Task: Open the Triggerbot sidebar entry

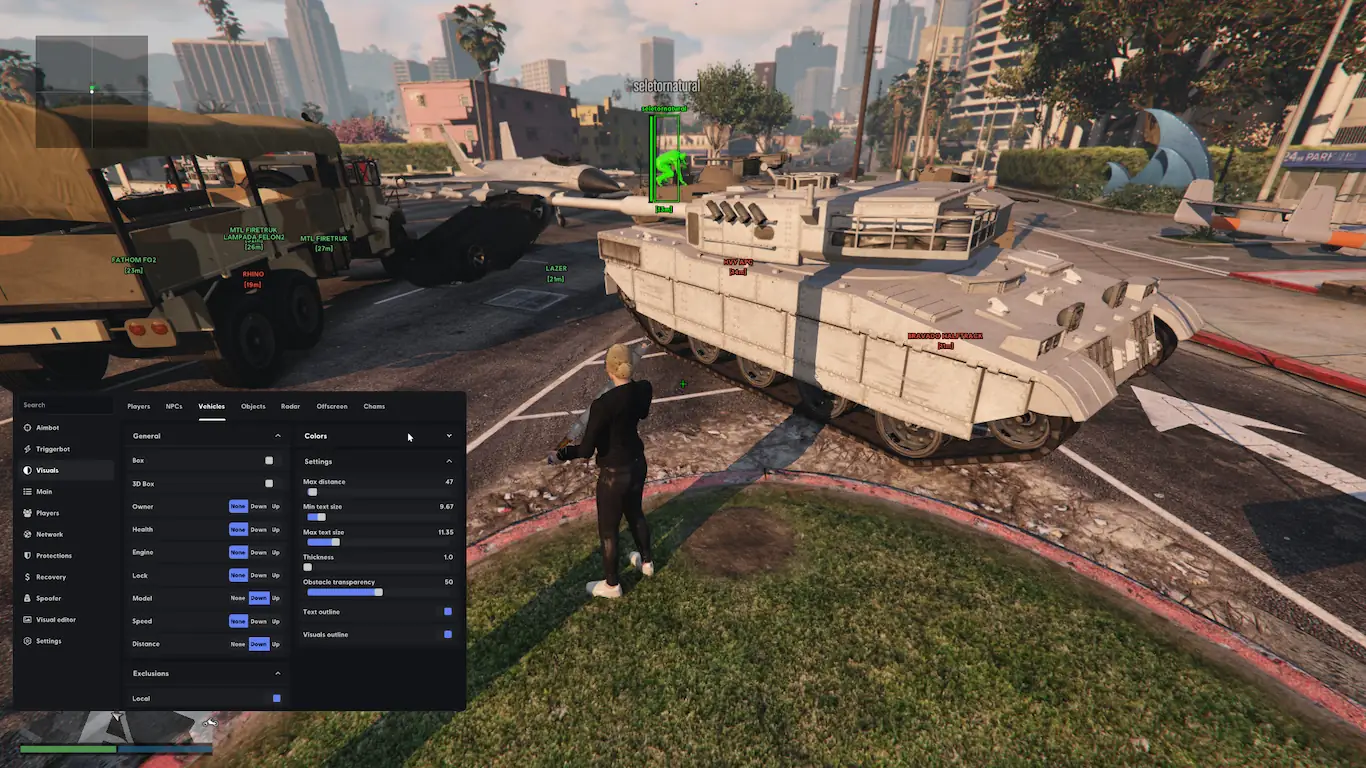Action: coord(52,449)
